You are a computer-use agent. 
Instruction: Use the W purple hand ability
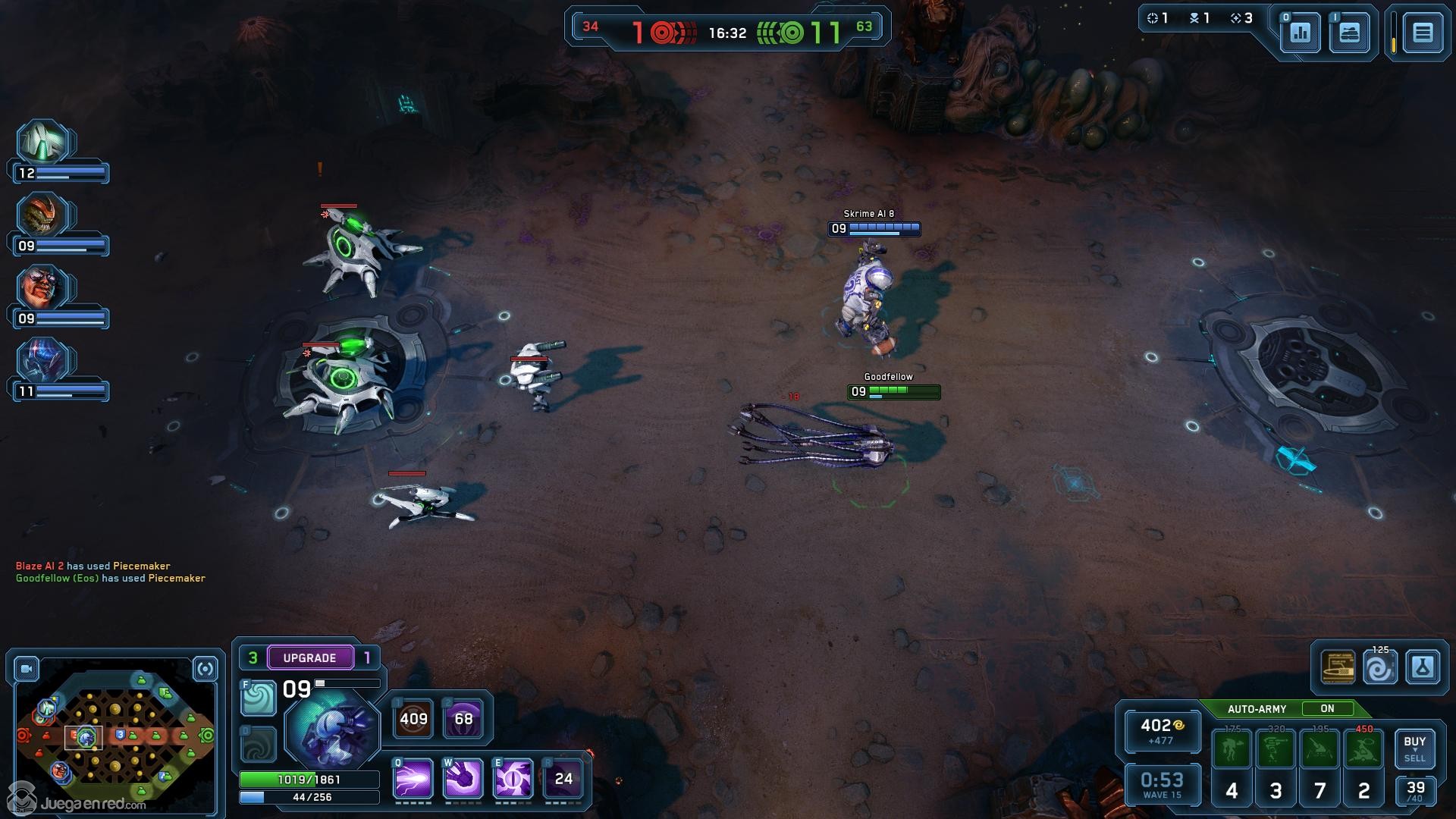click(x=463, y=779)
